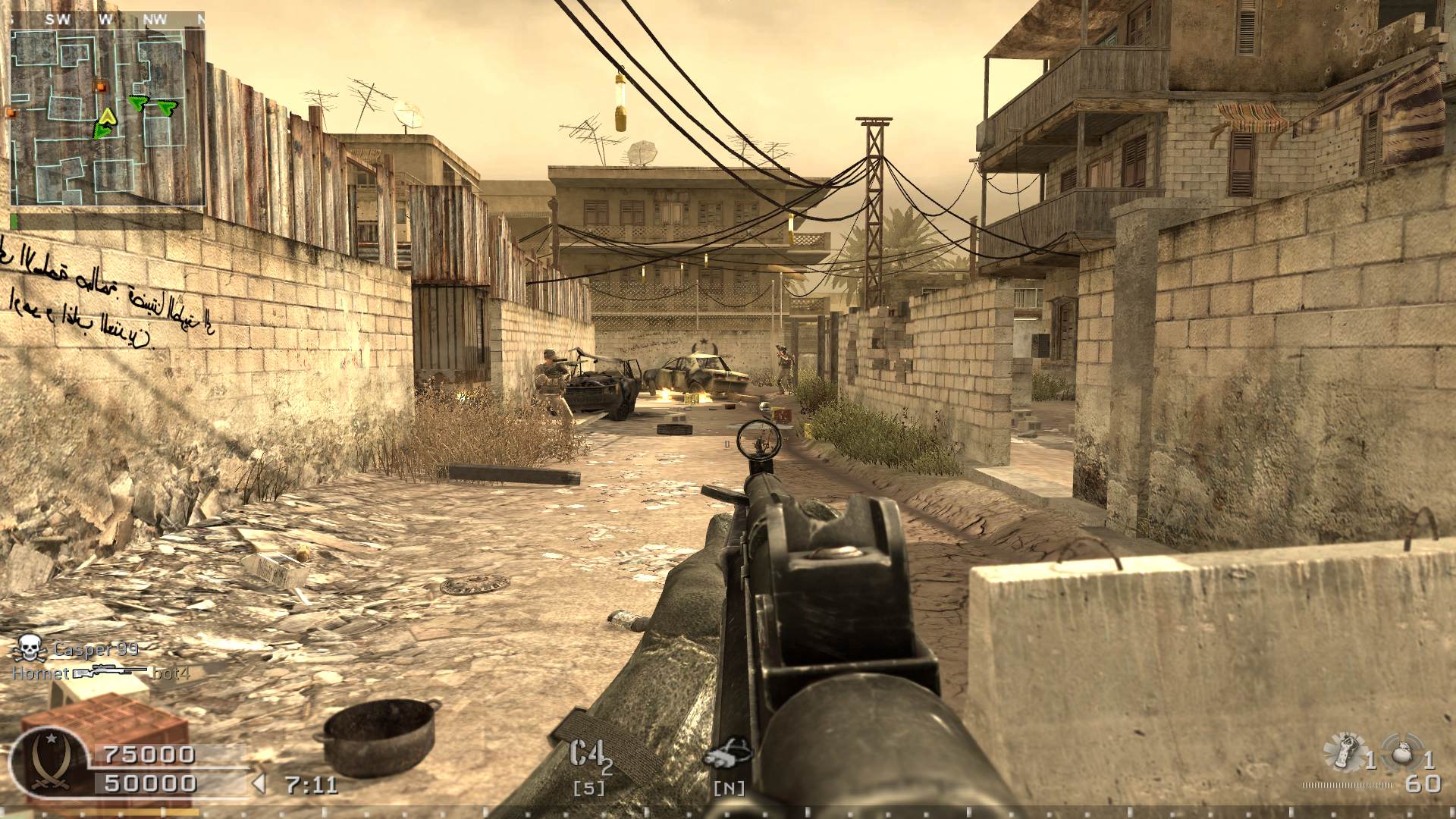Viewport: 1456px width, 819px height.
Task: Choose the frag grenade icon
Action: [1403, 755]
